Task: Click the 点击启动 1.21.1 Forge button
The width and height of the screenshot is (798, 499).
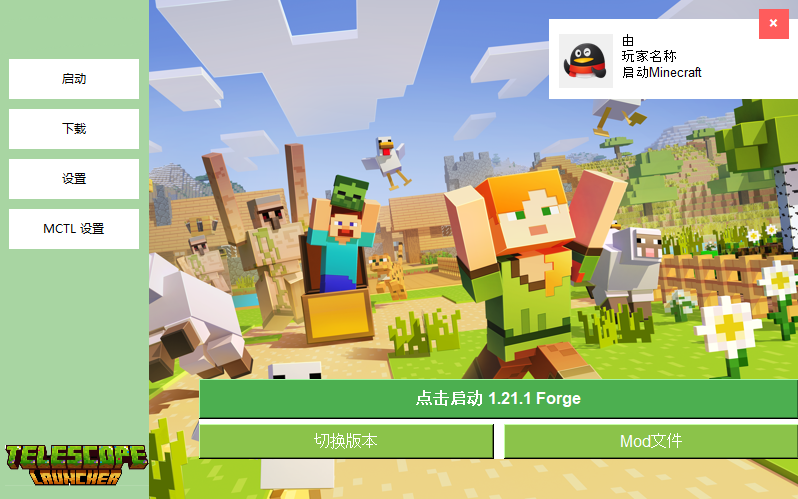Action: pyautogui.click(x=498, y=399)
